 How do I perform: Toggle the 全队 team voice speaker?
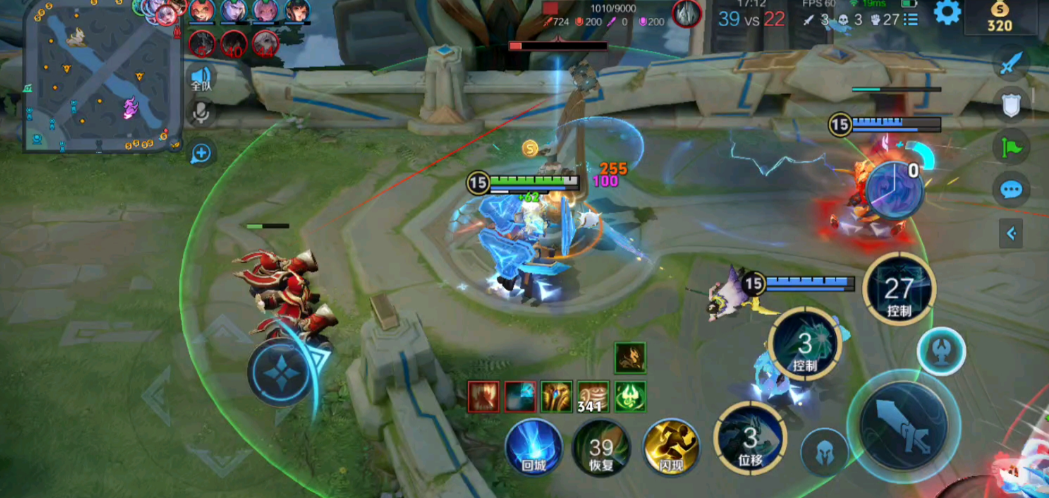[202, 78]
